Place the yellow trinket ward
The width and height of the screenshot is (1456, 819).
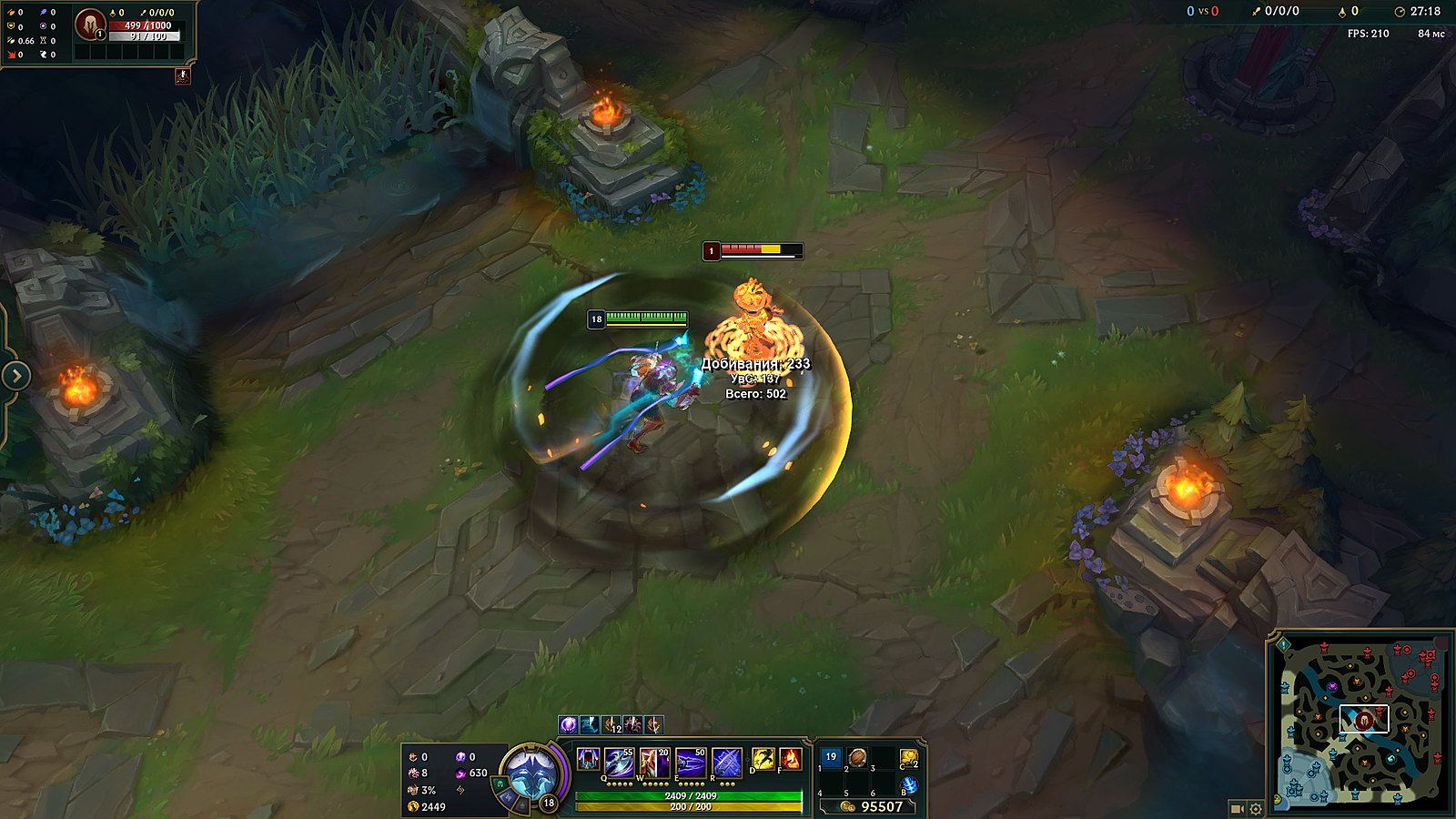908,757
